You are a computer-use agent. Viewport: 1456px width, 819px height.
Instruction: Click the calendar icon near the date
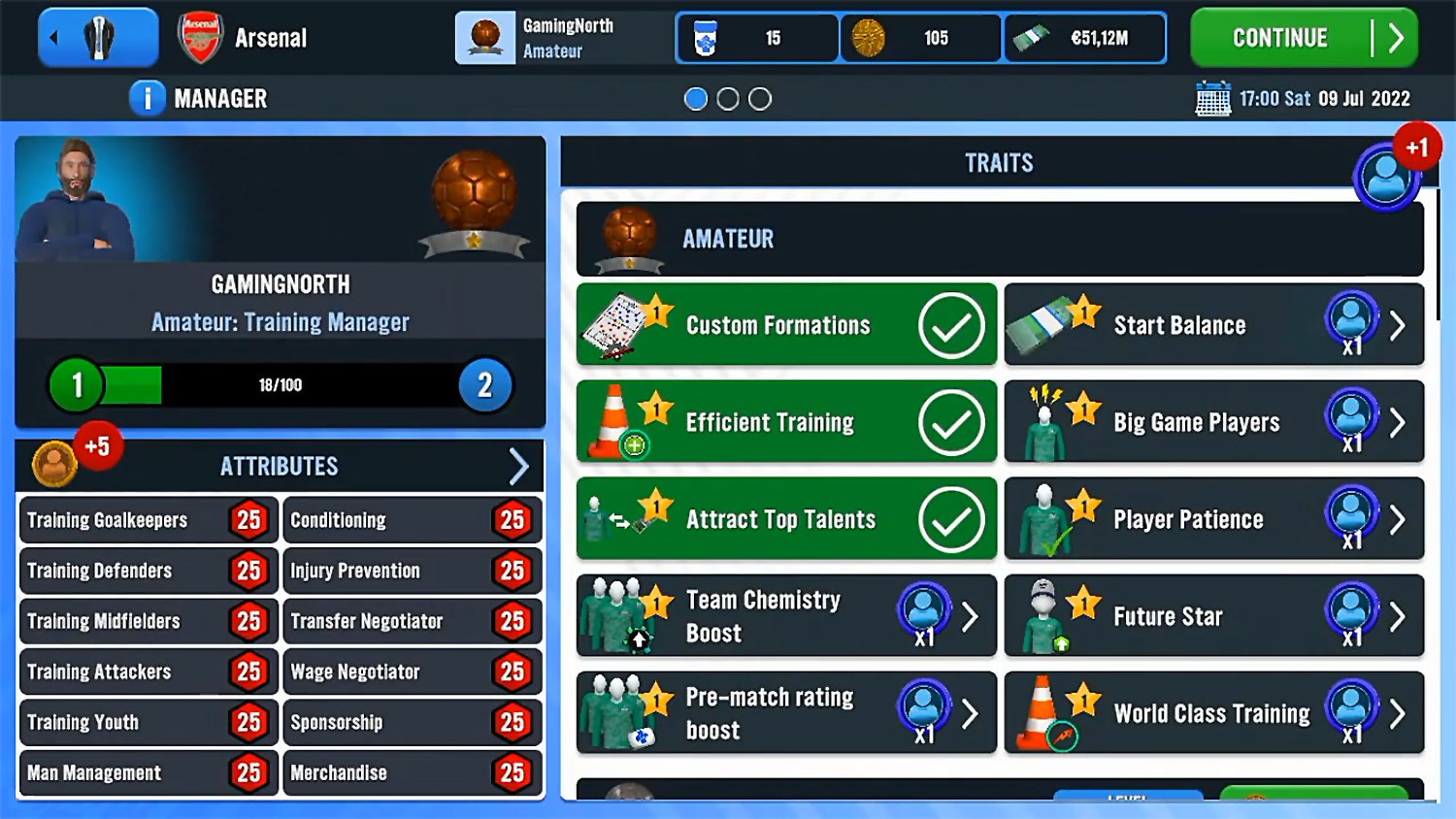(1212, 97)
